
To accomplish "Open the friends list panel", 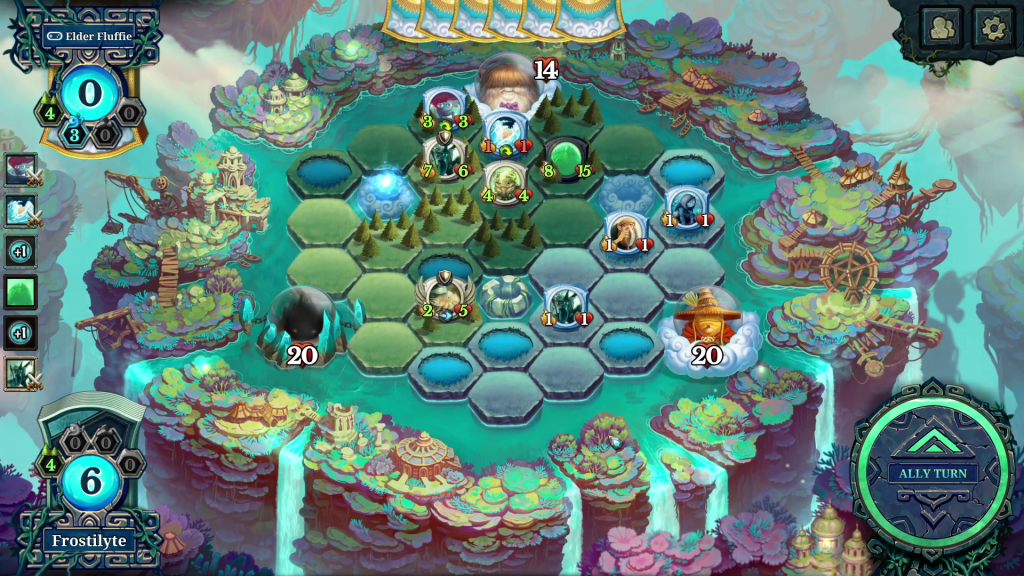I will pyautogui.click(x=941, y=27).
